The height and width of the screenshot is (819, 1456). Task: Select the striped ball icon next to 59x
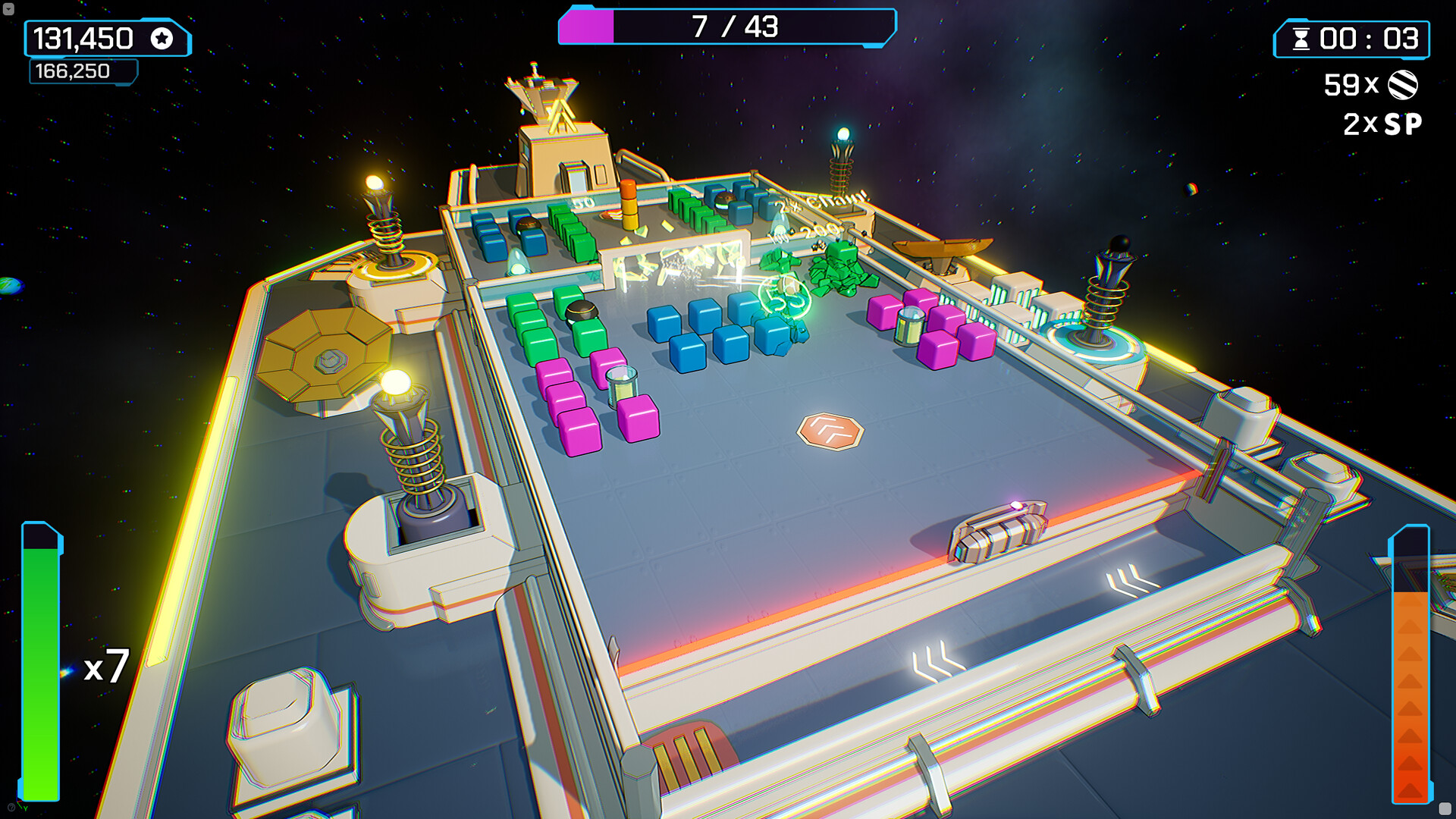pos(1404,86)
